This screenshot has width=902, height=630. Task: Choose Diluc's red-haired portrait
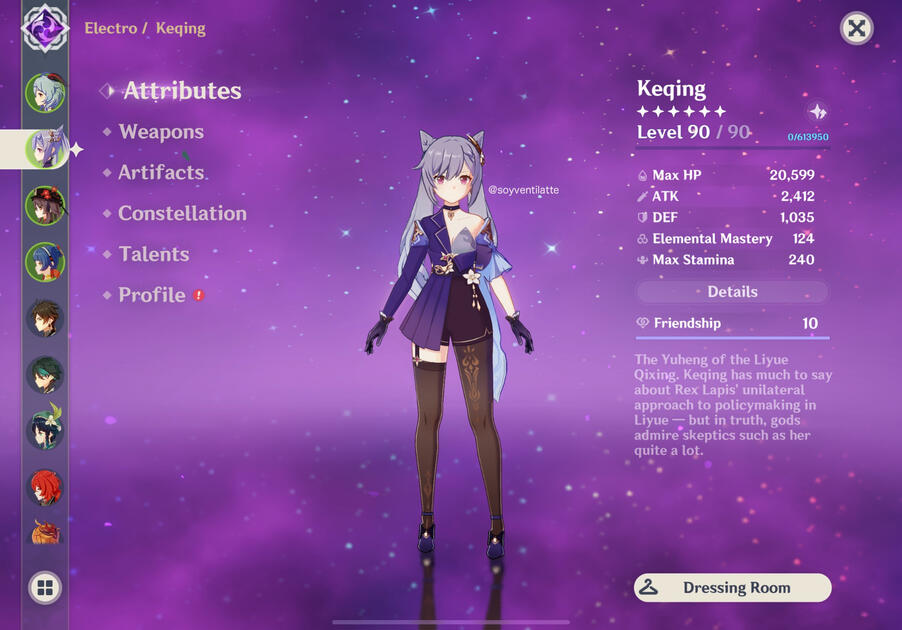tap(45, 488)
